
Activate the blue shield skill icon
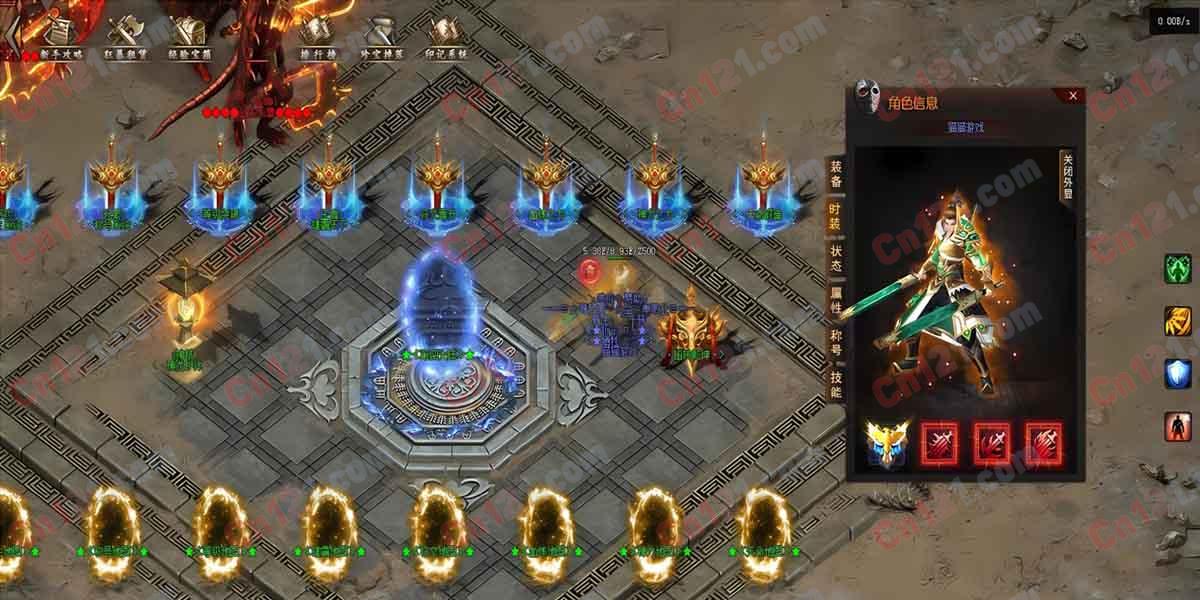tap(1177, 374)
